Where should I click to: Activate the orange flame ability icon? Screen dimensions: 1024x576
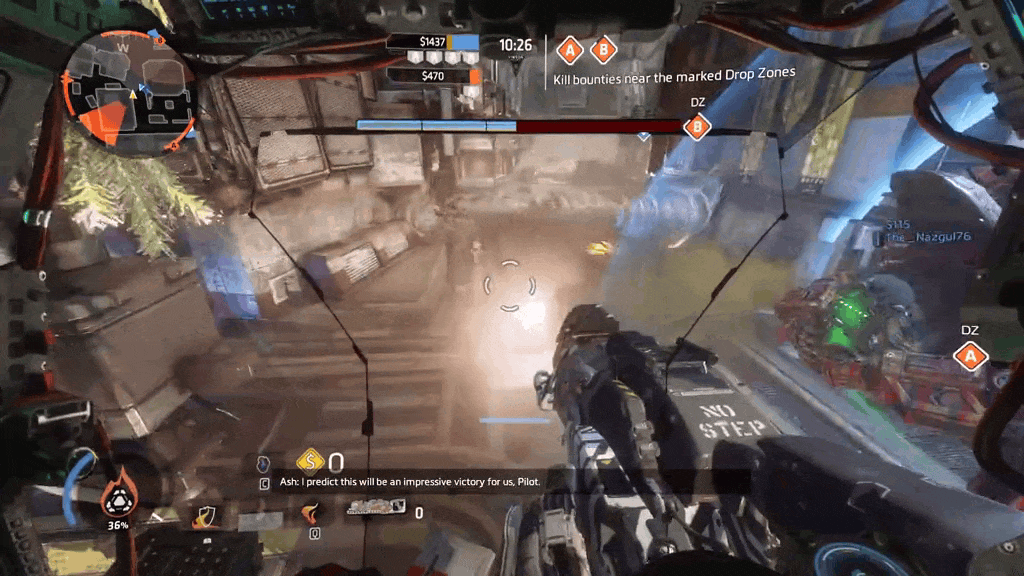pos(311,513)
